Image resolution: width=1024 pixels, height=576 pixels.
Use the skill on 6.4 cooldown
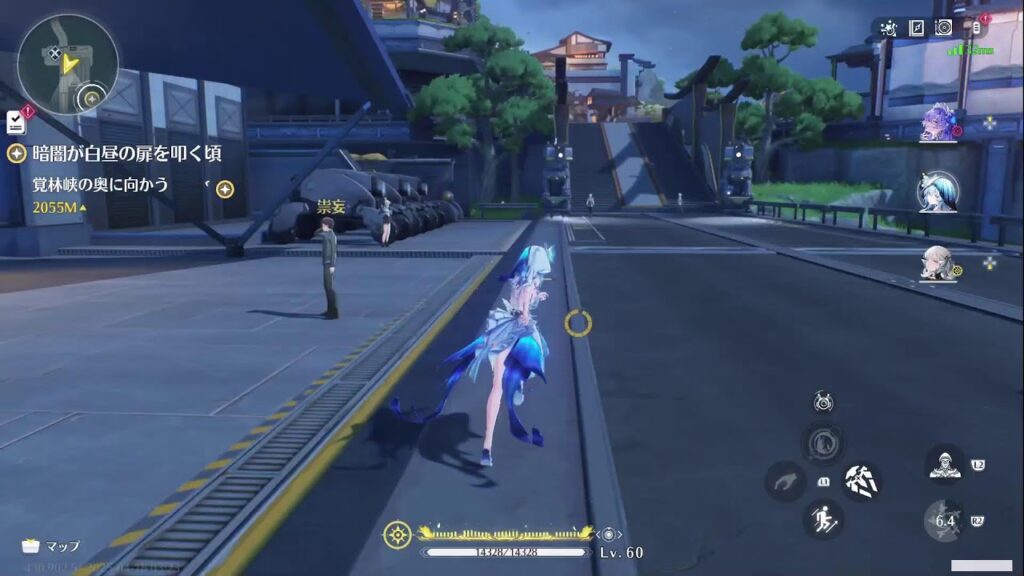(x=944, y=520)
